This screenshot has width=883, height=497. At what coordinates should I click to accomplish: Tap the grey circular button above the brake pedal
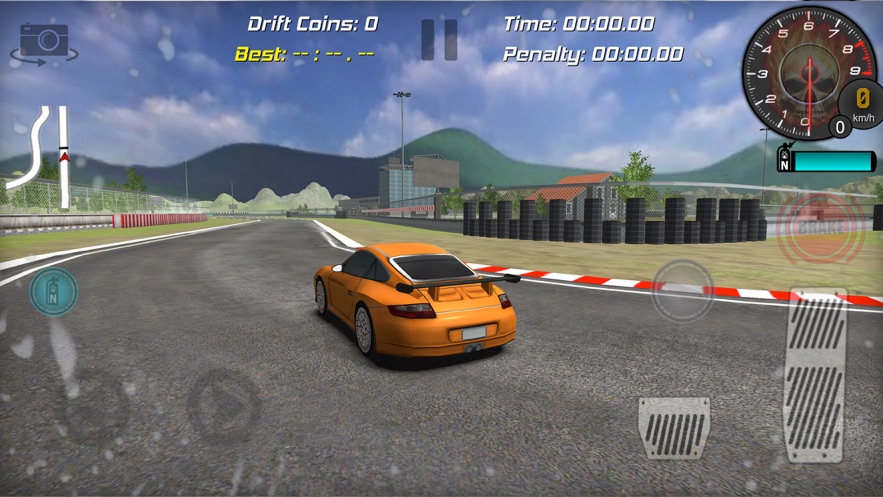pyautogui.click(x=683, y=291)
